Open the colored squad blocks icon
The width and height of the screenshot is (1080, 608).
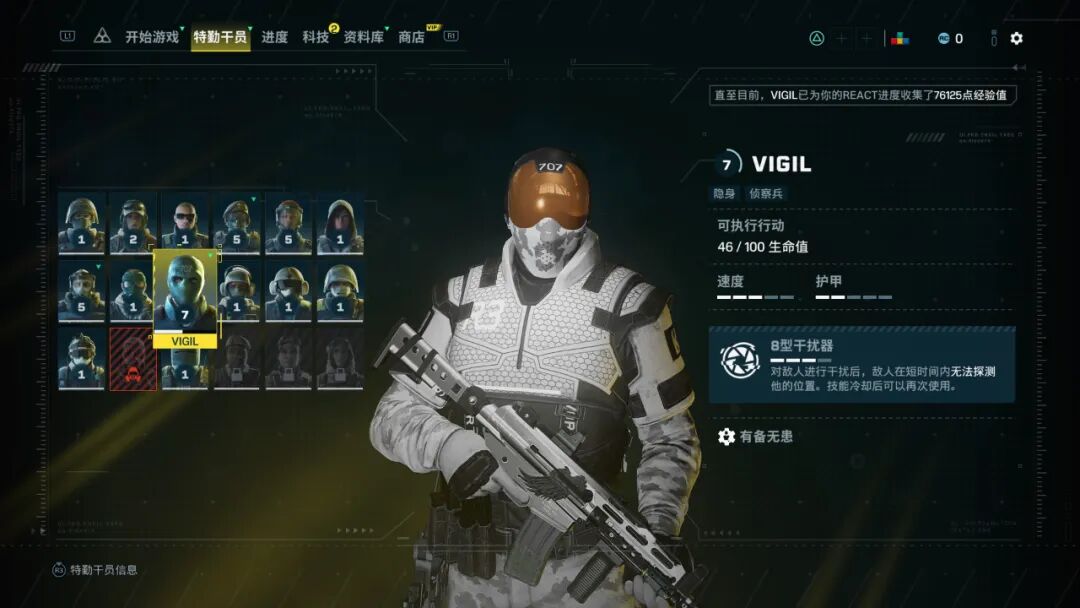[900, 38]
